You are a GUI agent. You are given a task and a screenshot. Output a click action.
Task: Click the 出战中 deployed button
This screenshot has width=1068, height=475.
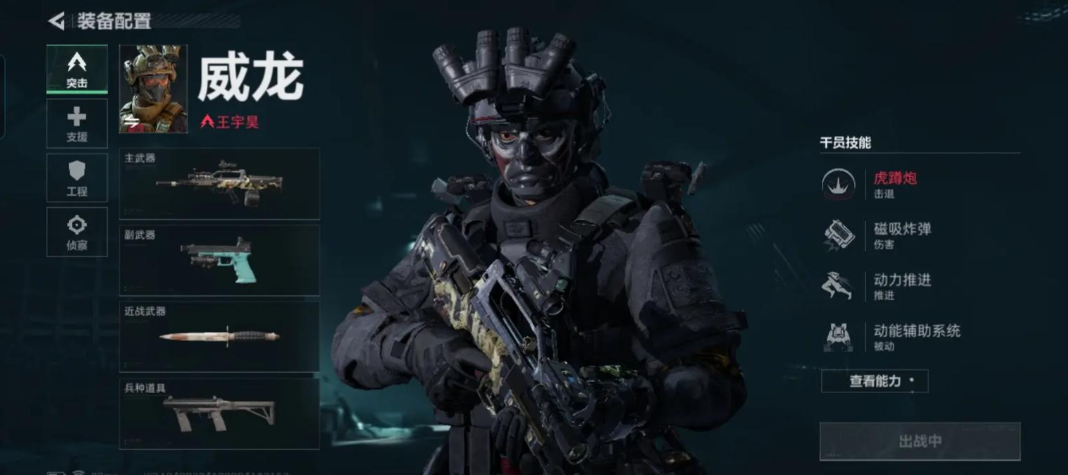[920, 441]
